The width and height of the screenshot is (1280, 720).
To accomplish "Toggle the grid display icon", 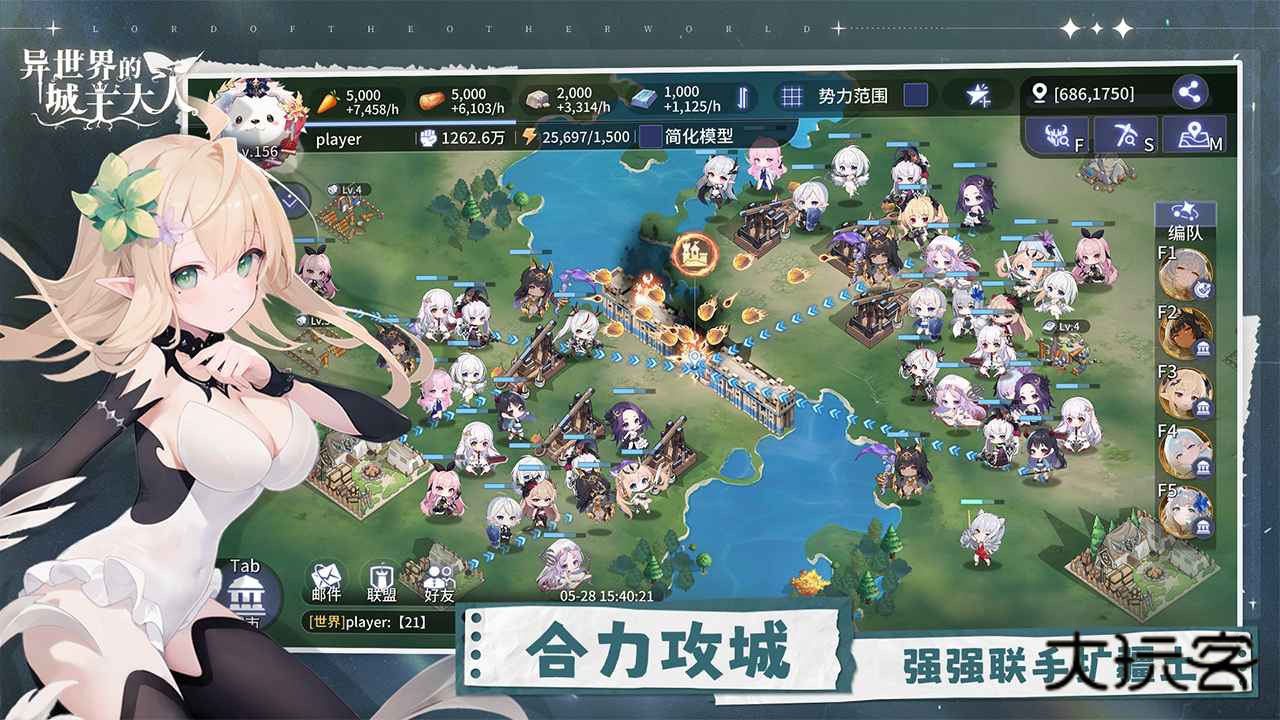I will pos(790,96).
